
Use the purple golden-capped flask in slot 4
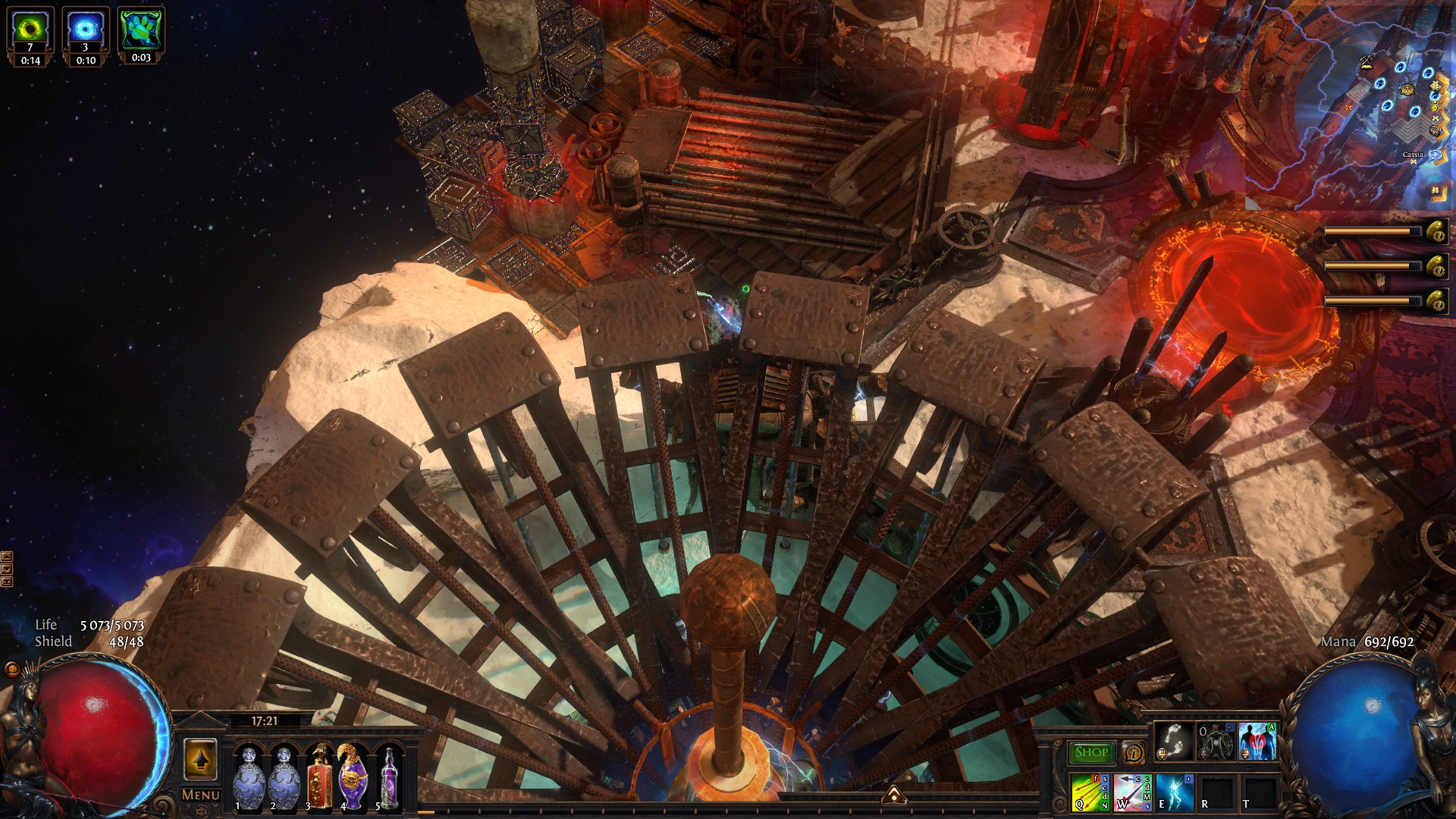353,777
